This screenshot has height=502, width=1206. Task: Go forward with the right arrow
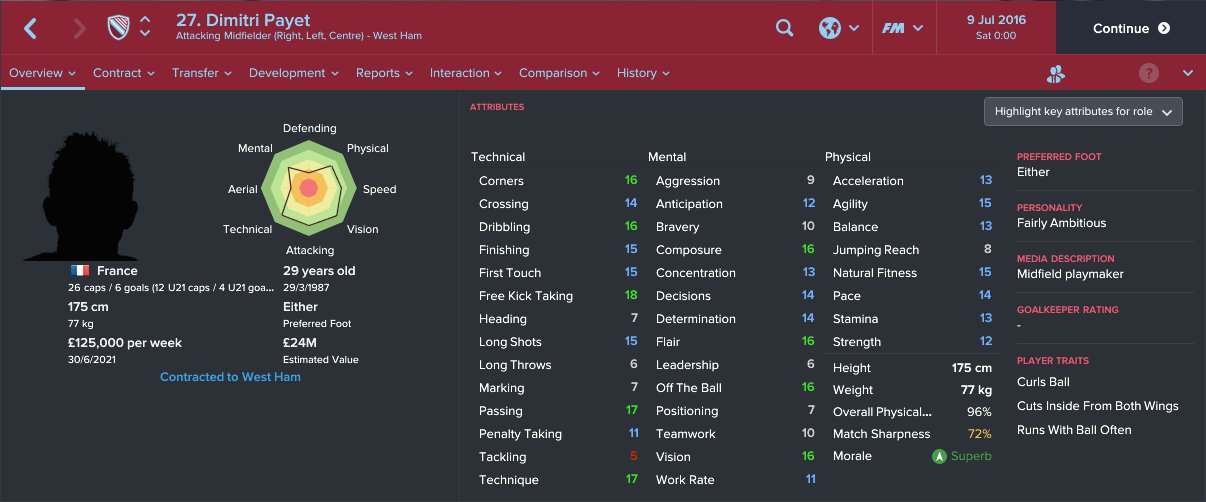pos(80,28)
